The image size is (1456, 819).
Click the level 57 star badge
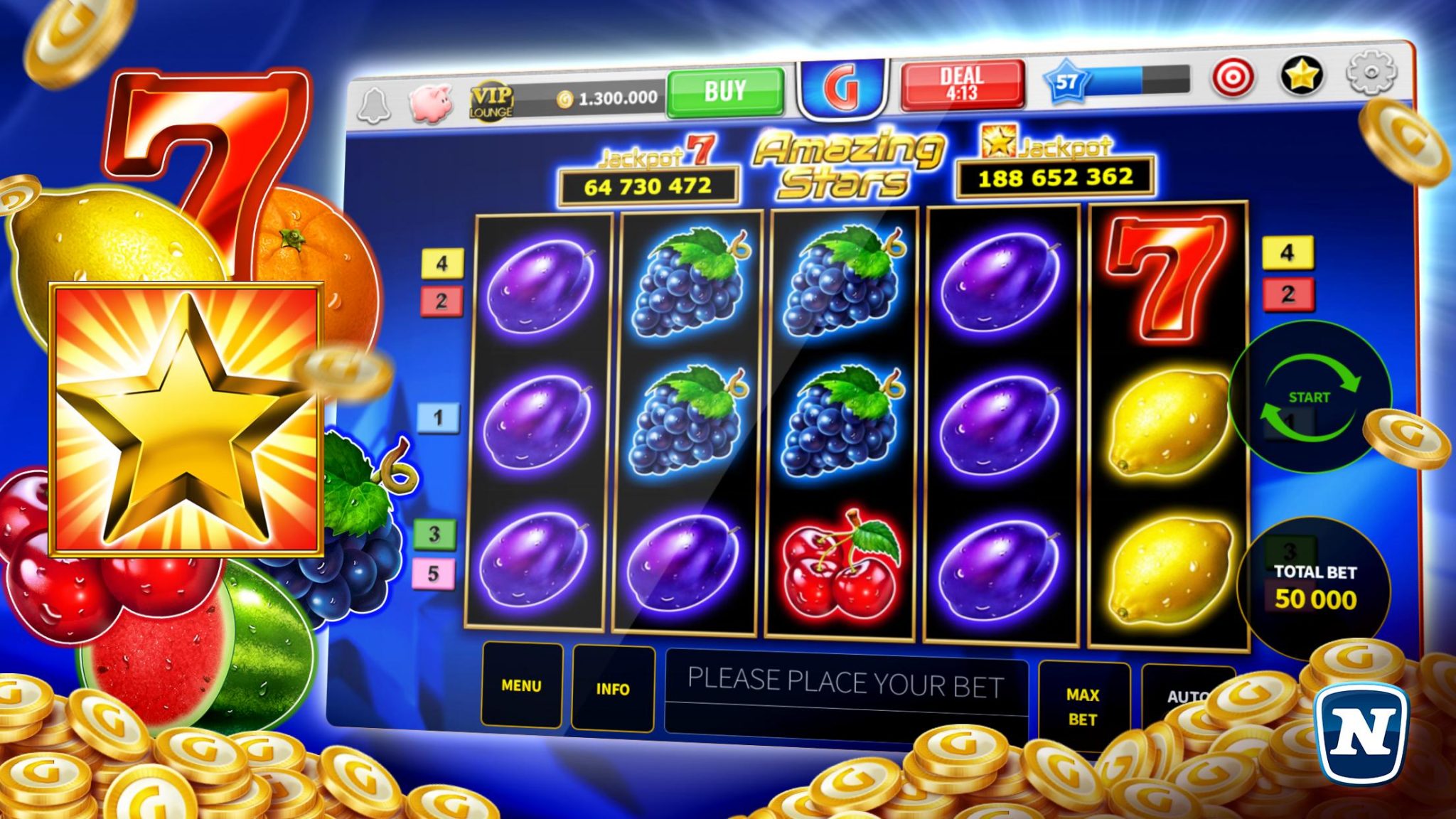(1066, 82)
